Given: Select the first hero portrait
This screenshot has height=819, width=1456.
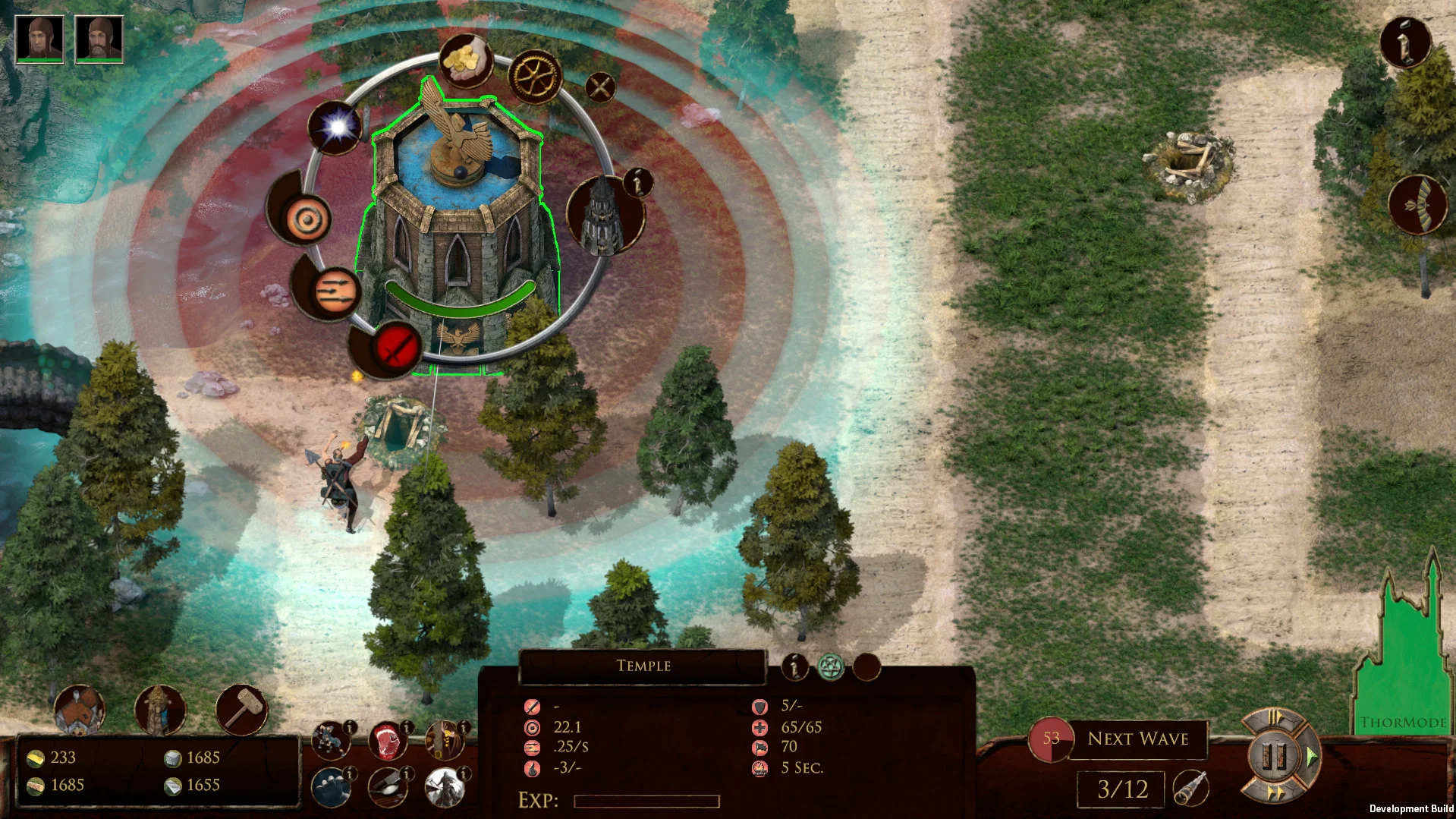Looking at the screenshot, I should (39, 39).
